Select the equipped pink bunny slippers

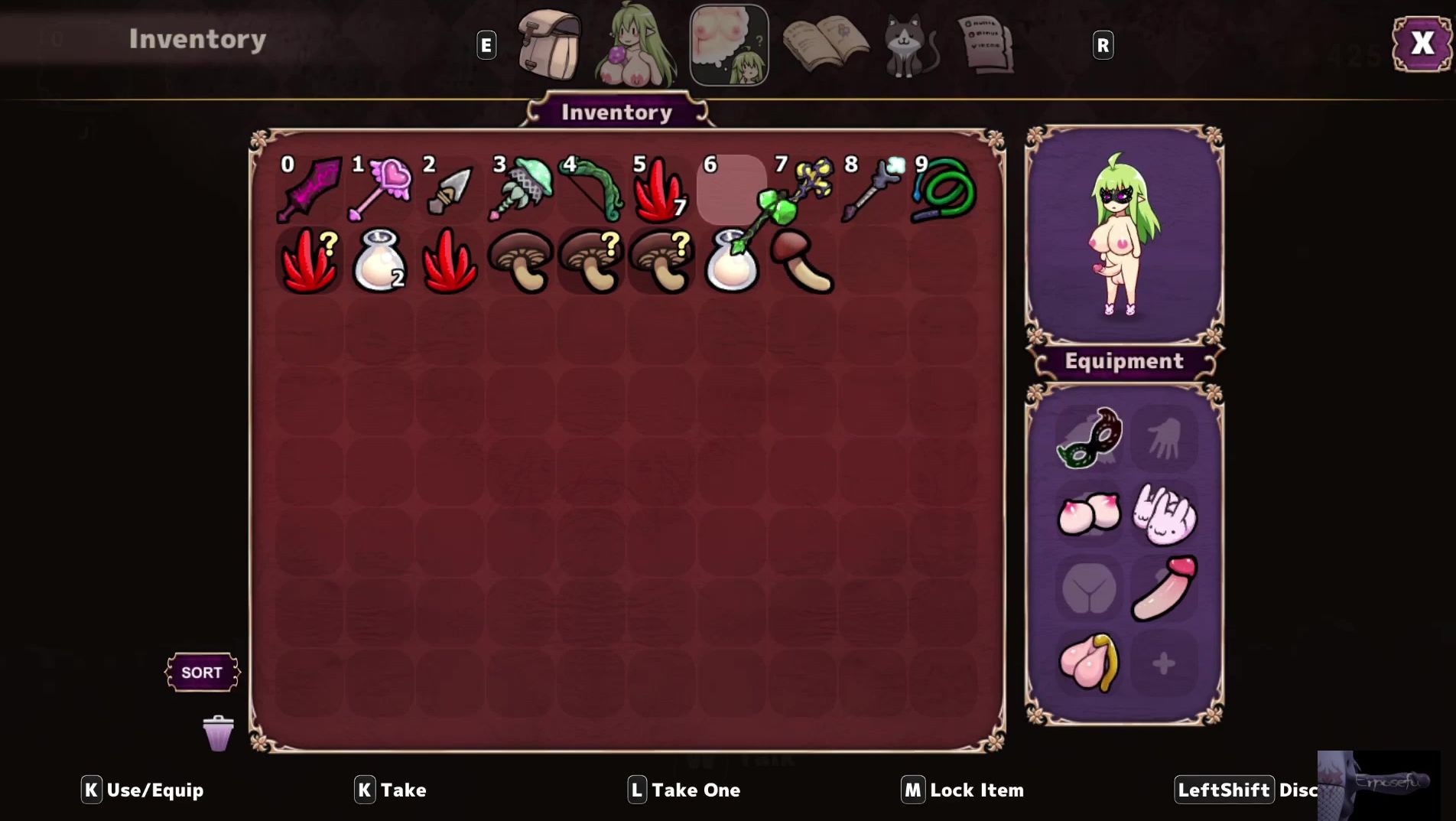[1164, 513]
